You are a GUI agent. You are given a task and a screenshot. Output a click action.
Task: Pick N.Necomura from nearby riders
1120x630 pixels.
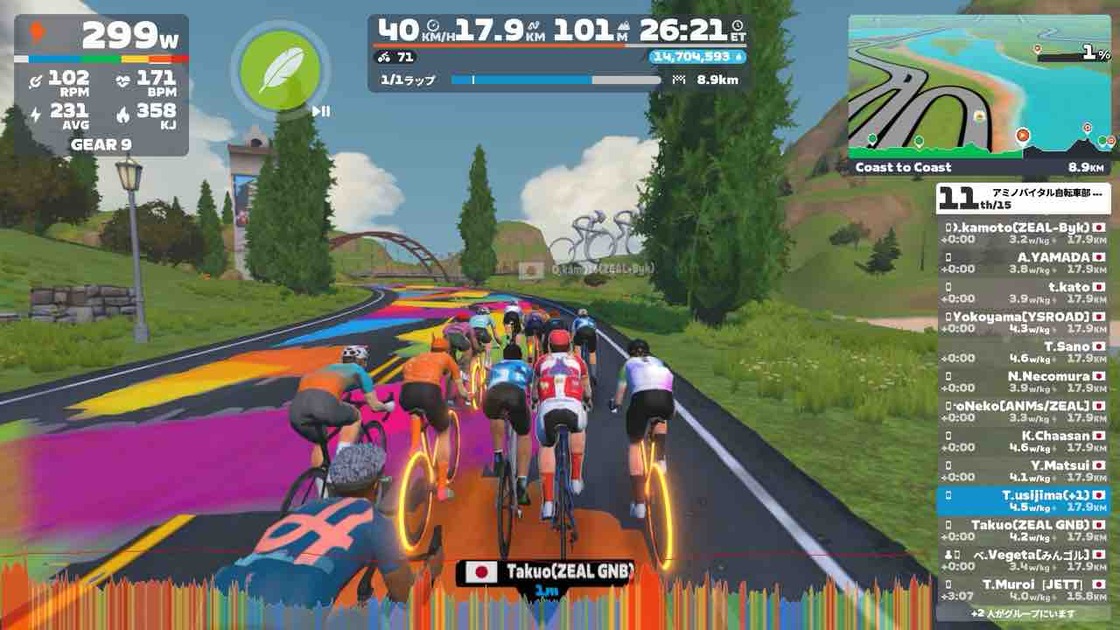(x=1026, y=382)
